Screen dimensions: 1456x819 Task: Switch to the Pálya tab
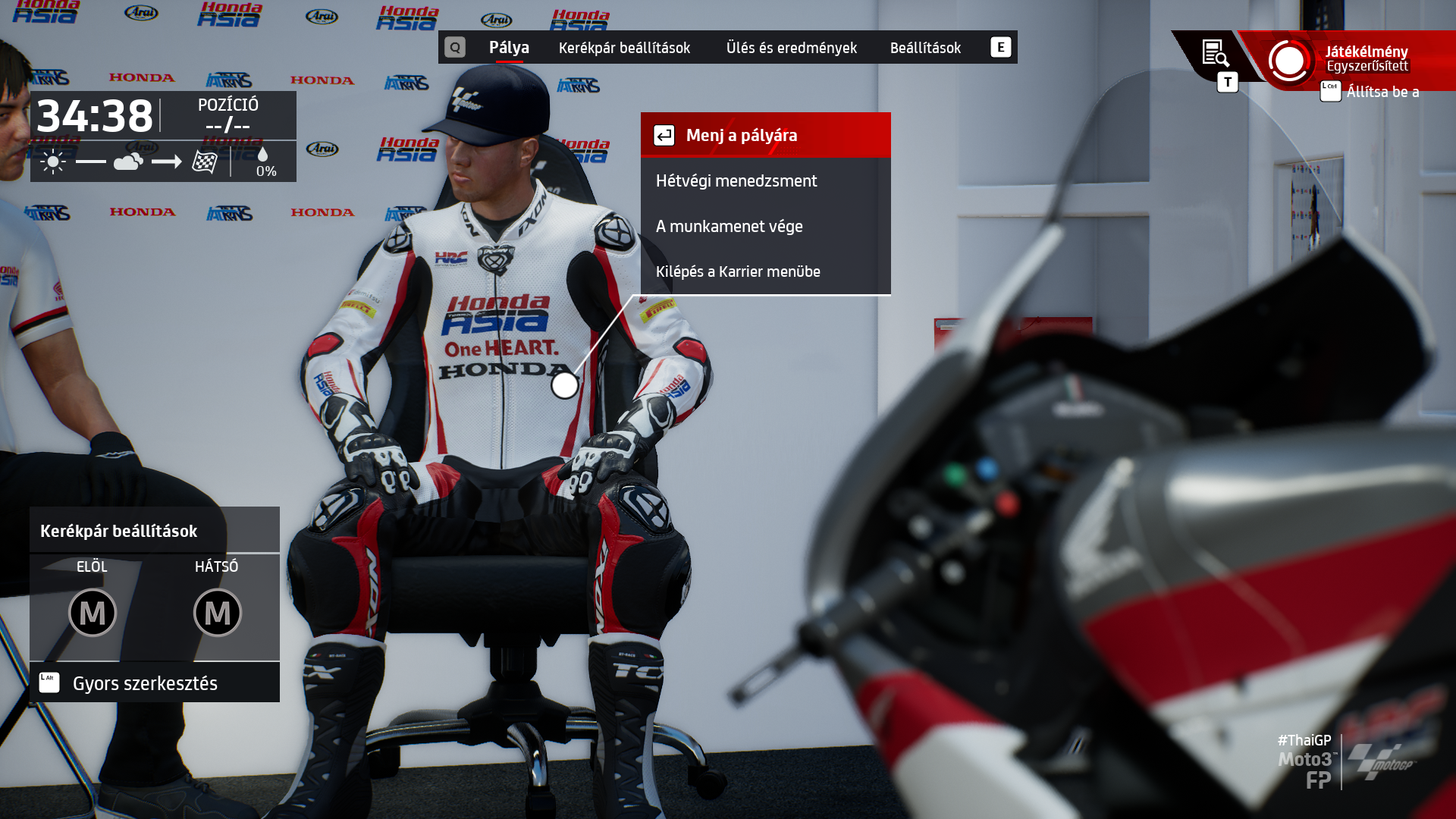click(x=509, y=48)
